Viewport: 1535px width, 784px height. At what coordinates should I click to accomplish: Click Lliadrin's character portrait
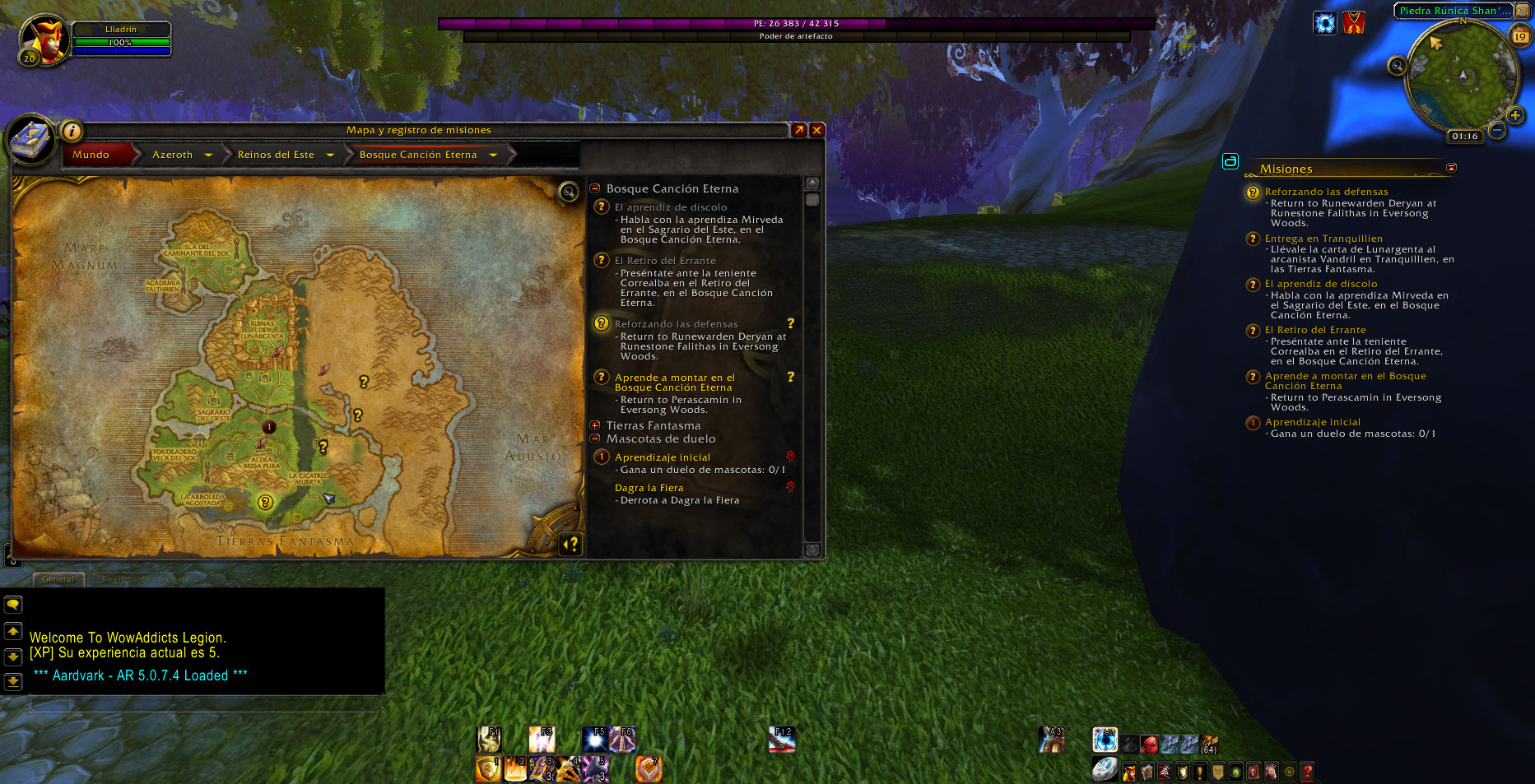[43, 39]
